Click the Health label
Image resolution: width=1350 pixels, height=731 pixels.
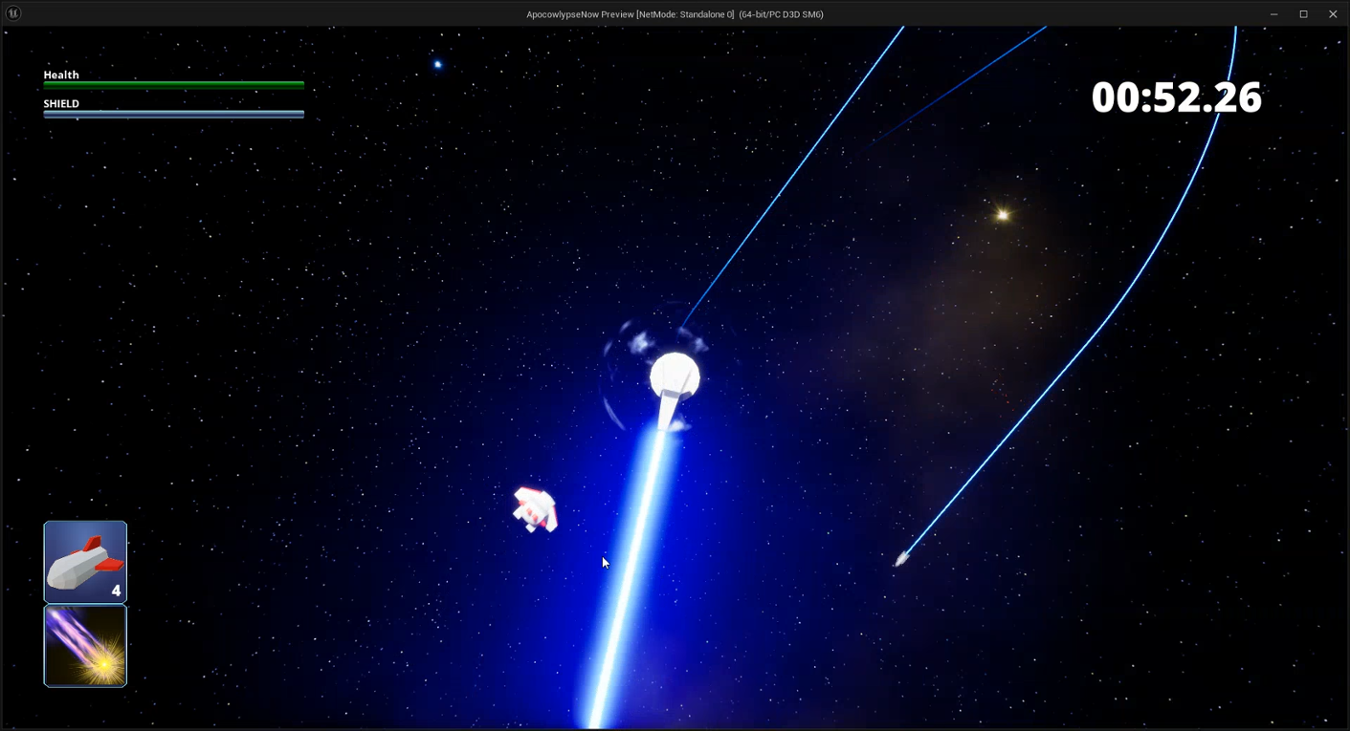[x=61, y=74]
